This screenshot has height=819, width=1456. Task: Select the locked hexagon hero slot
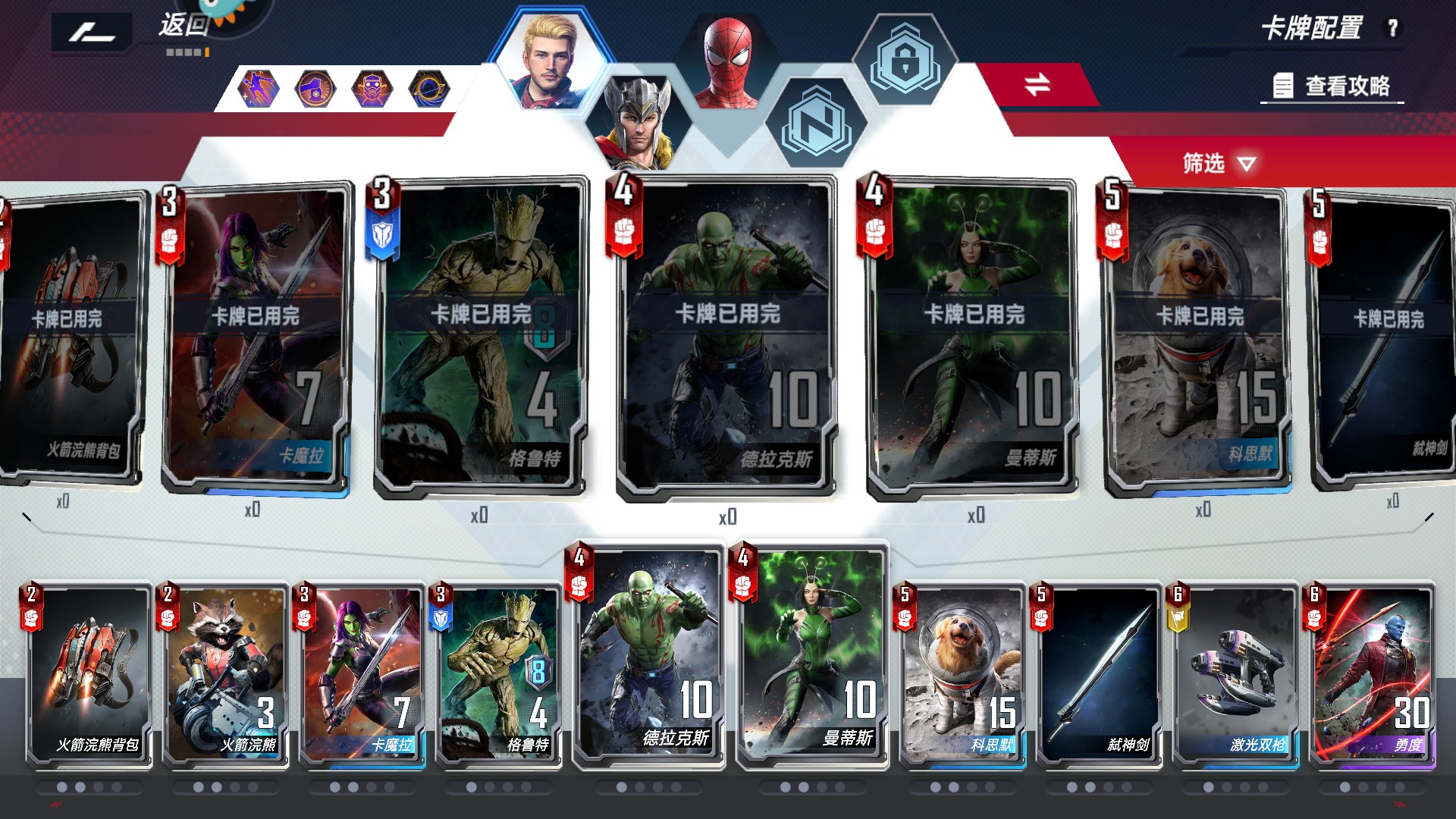pos(905,61)
